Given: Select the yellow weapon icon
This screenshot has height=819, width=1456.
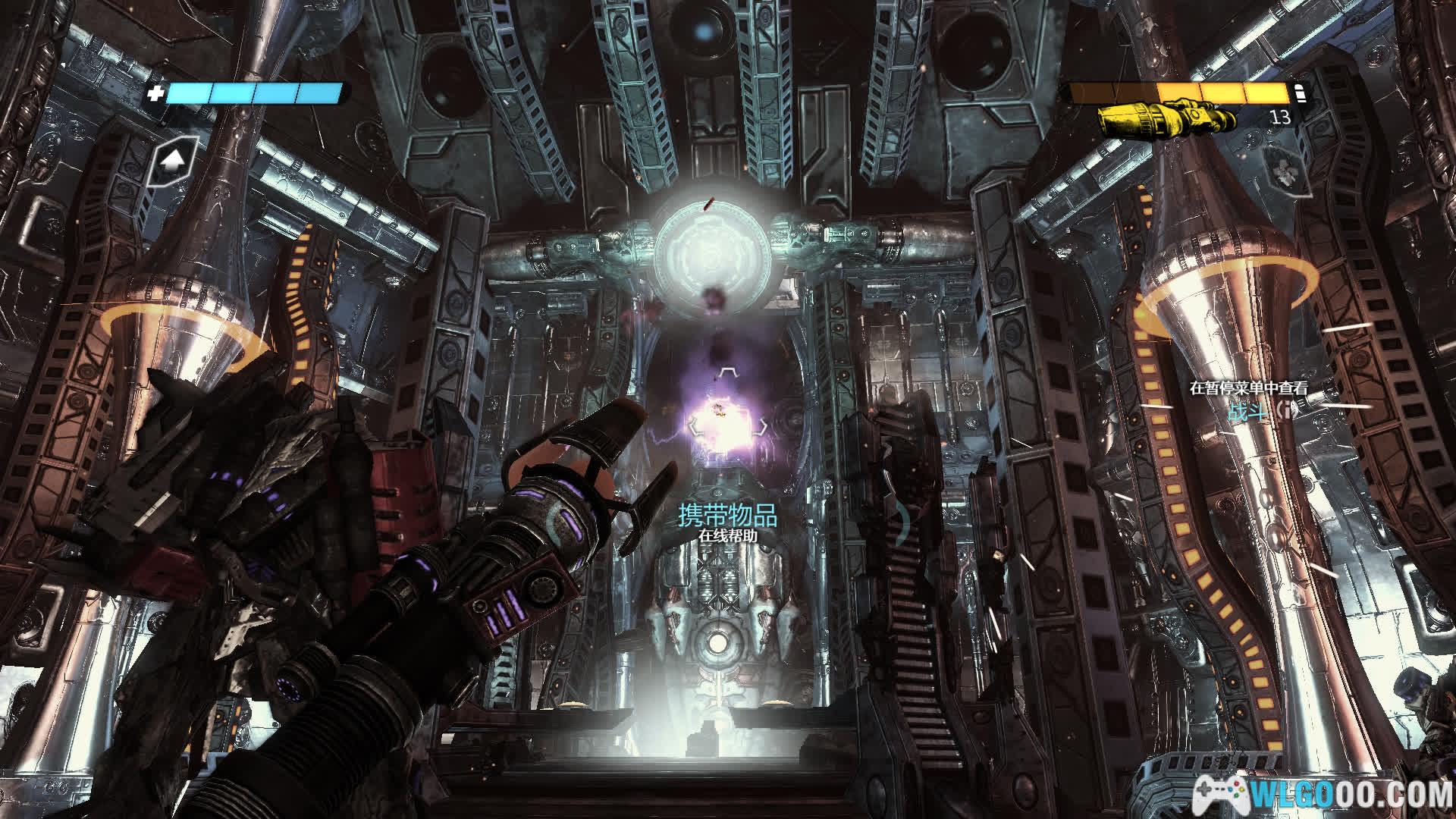Looking at the screenshot, I should pos(1167,118).
